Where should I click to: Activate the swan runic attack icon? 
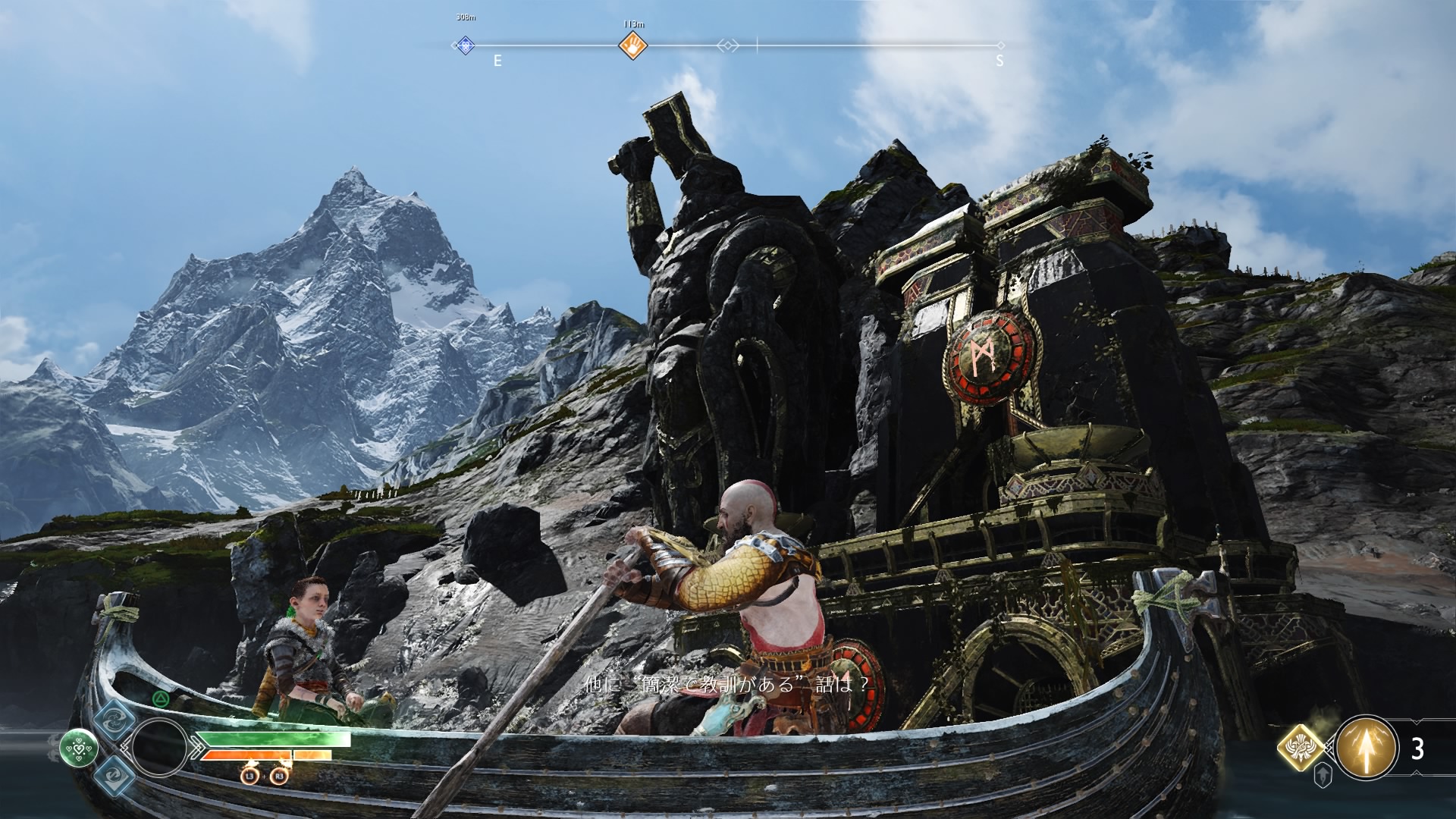115,776
